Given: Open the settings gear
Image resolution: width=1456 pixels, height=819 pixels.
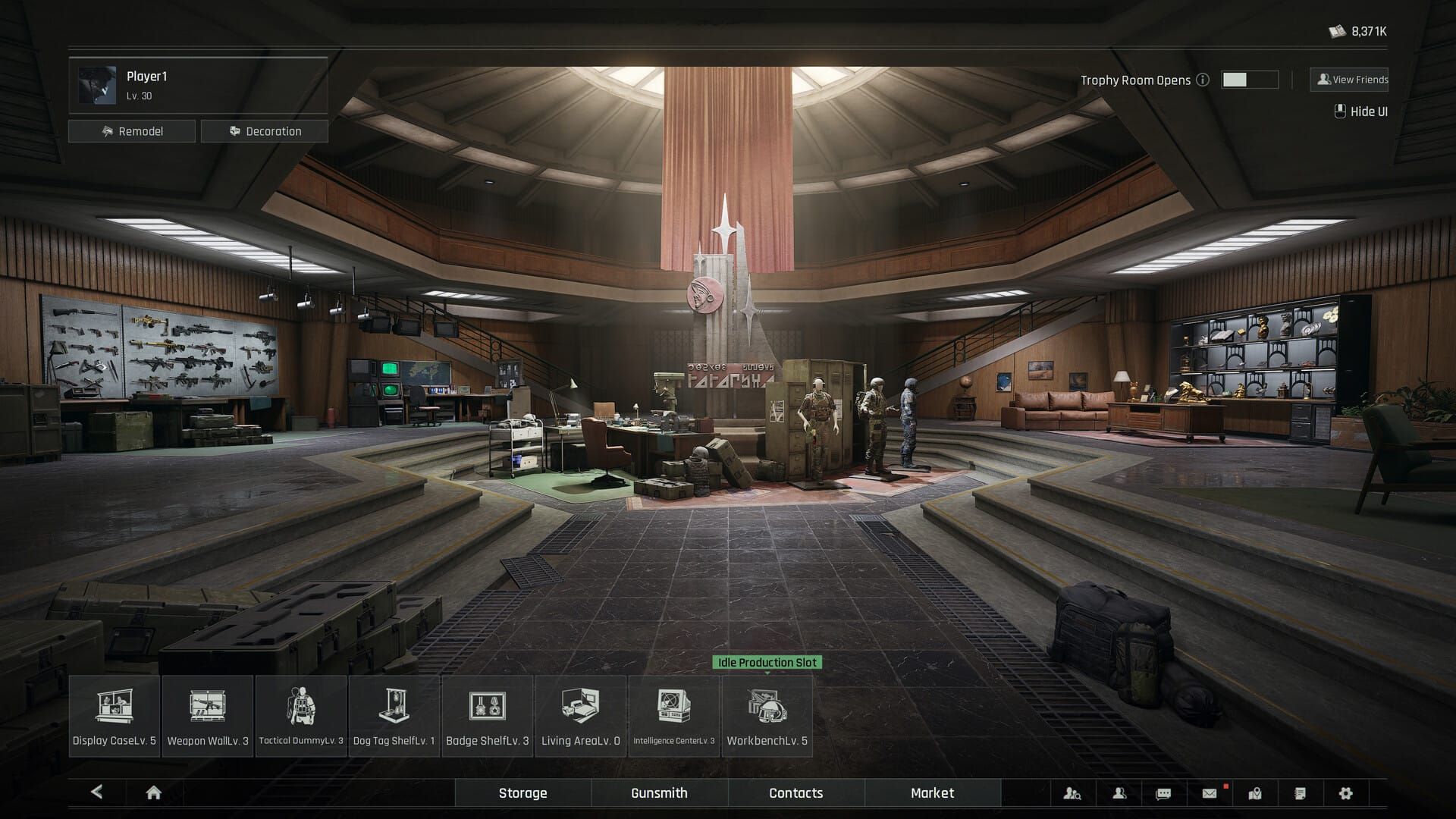Looking at the screenshot, I should coord(1345,793).
